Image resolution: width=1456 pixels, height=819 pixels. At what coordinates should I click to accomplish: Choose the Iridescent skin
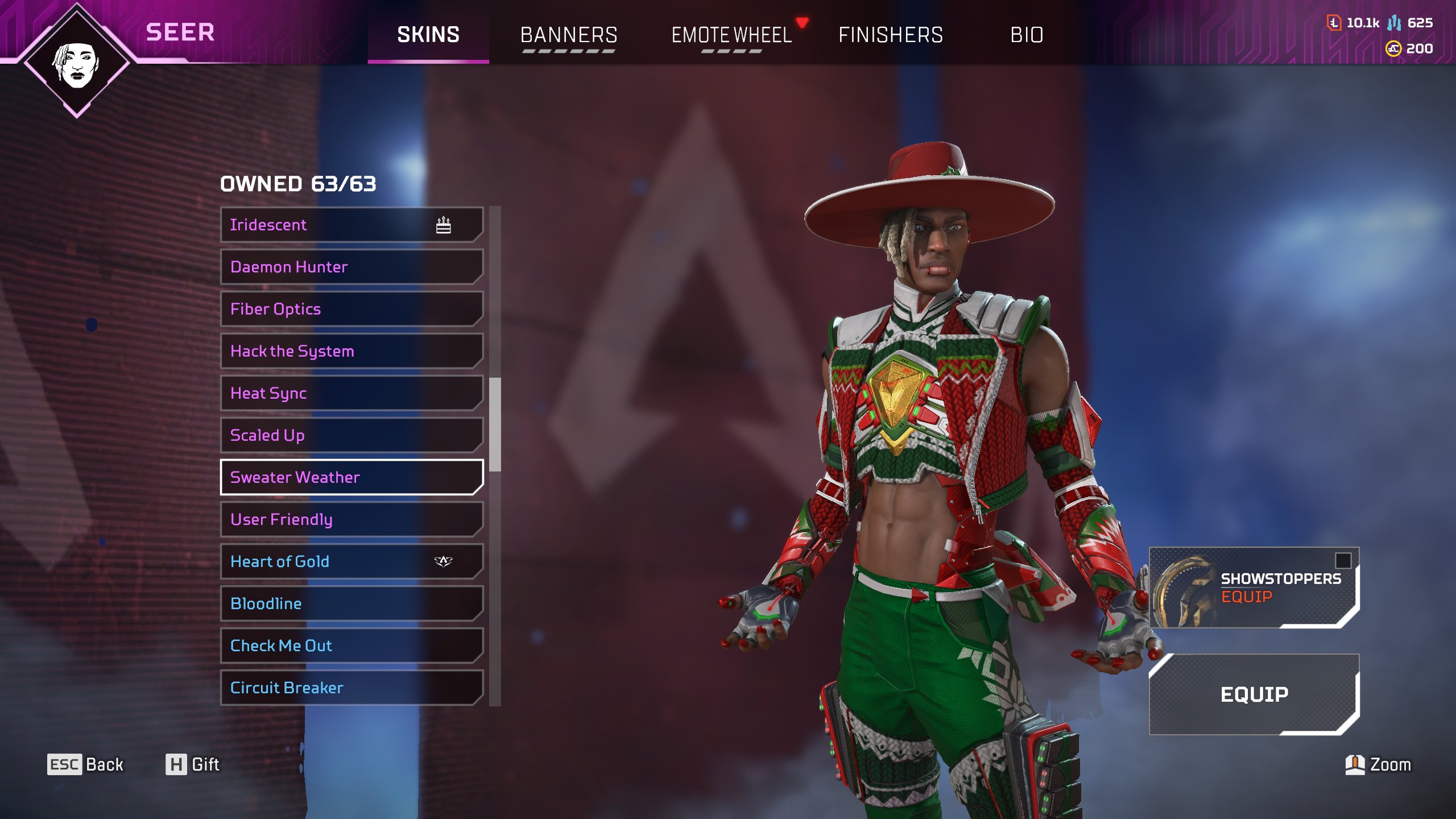point(351,225)
